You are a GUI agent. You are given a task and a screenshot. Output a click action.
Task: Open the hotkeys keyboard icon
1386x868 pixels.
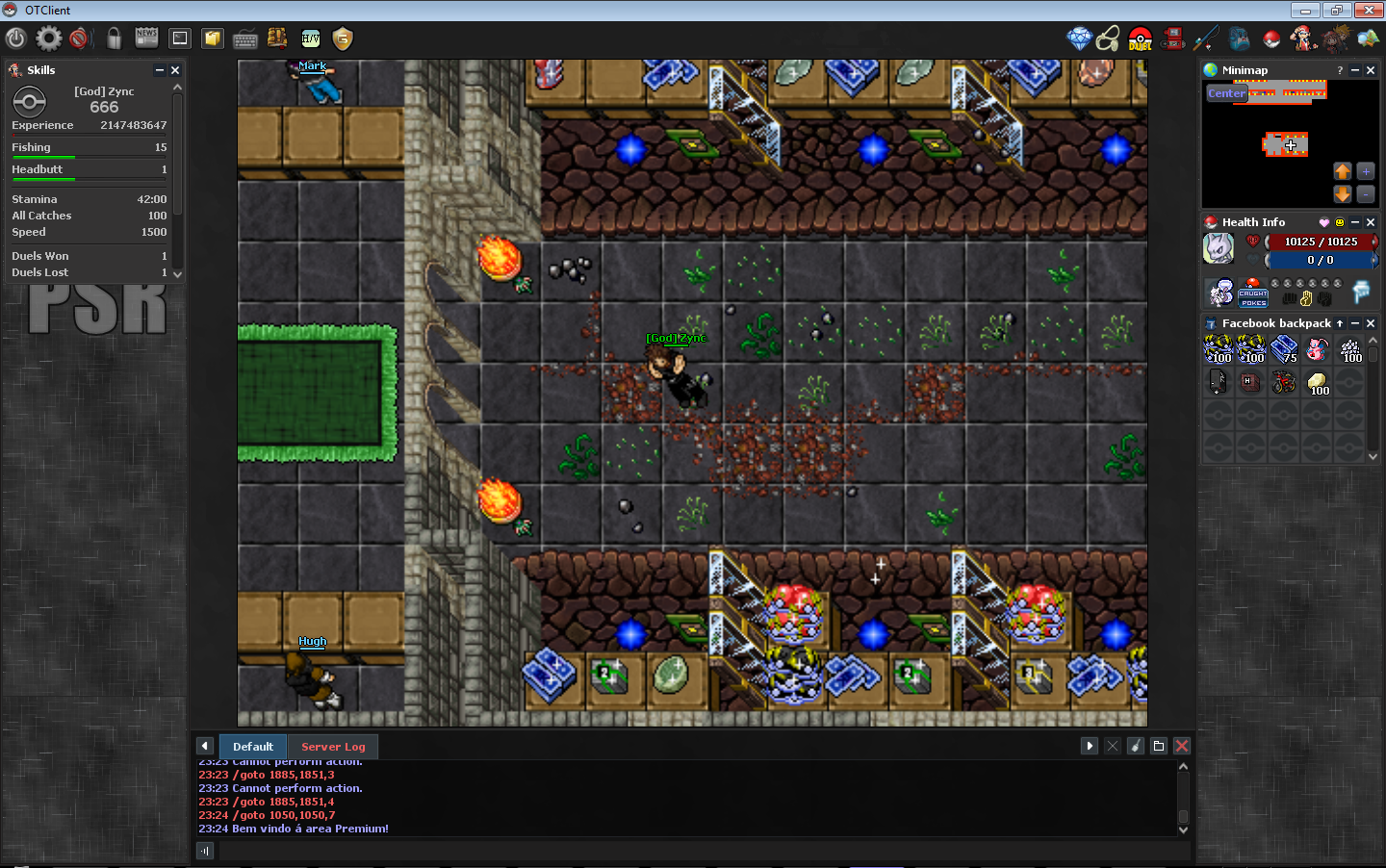(x=245, y=39)
